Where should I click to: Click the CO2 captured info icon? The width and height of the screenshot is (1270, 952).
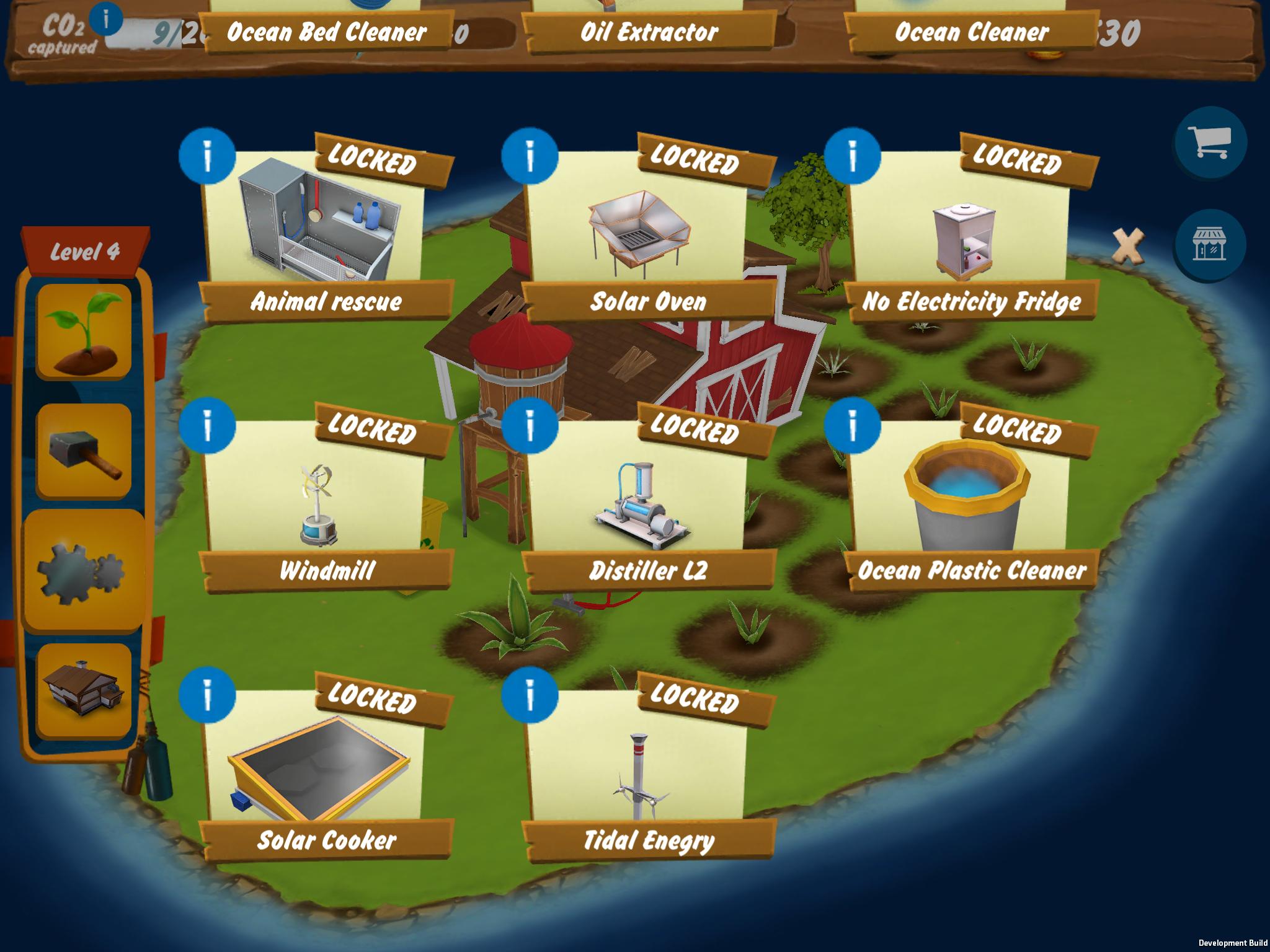pos(105,20)
